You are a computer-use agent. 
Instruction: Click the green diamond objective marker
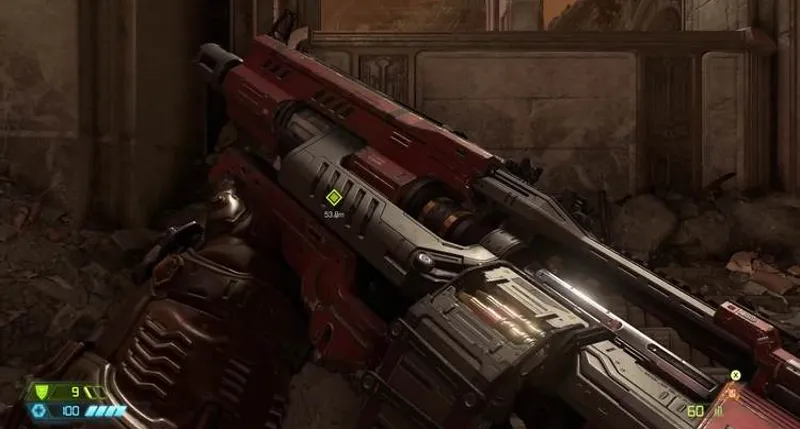pos(333,197)
